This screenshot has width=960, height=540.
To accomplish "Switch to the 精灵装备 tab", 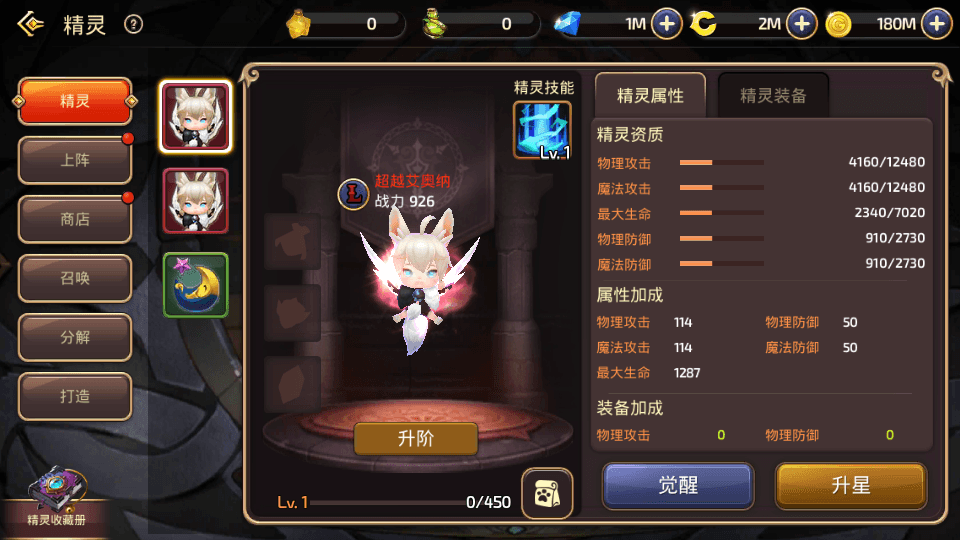I will pyautogui.click(x=773, y=96).
